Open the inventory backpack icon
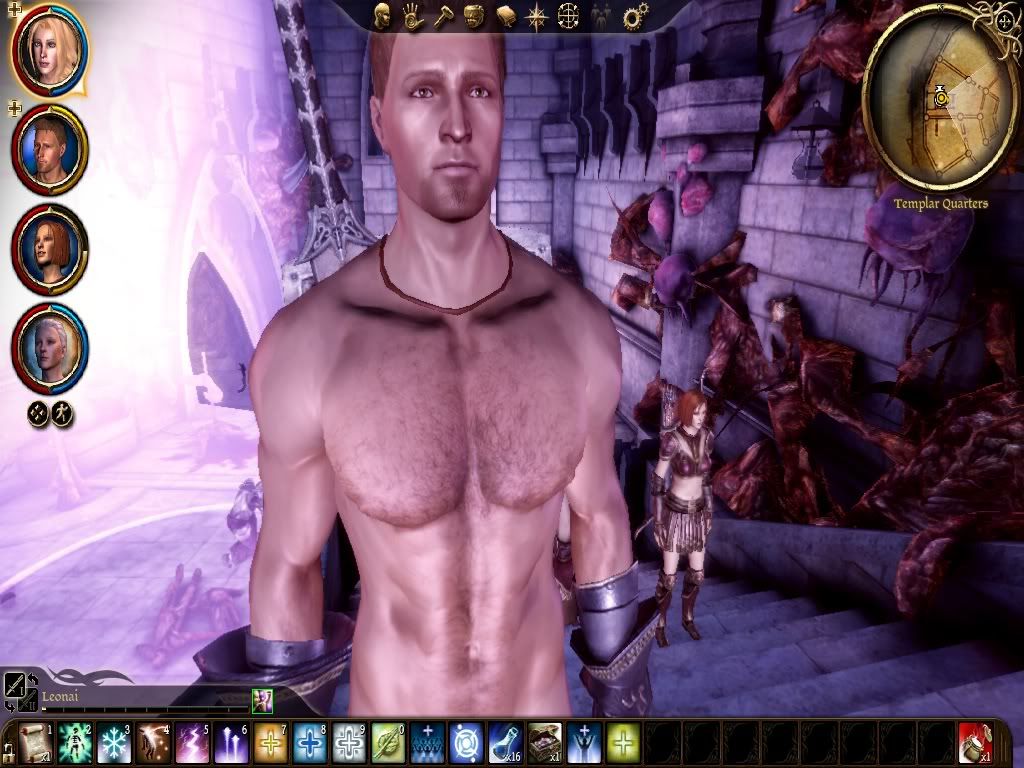The height and width of the screenshot is (768, 1024). (x=475, y=16)
